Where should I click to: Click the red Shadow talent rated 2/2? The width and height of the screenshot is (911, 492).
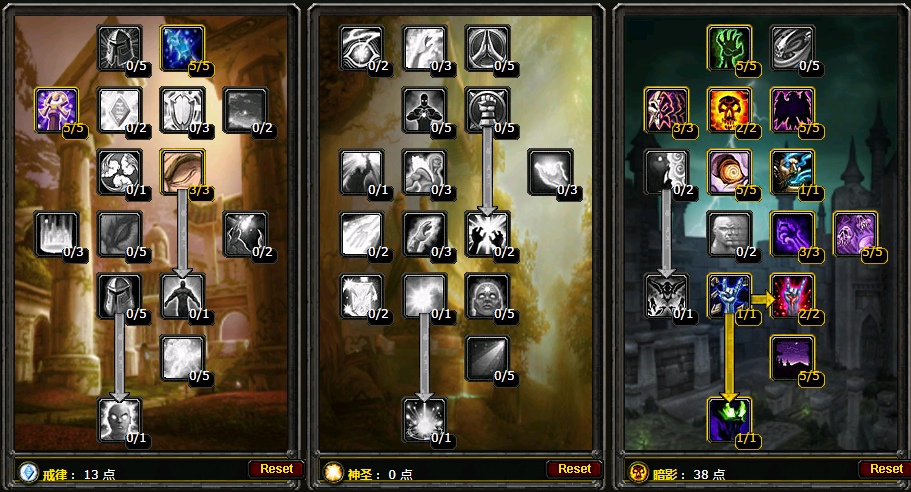point(791,295)
